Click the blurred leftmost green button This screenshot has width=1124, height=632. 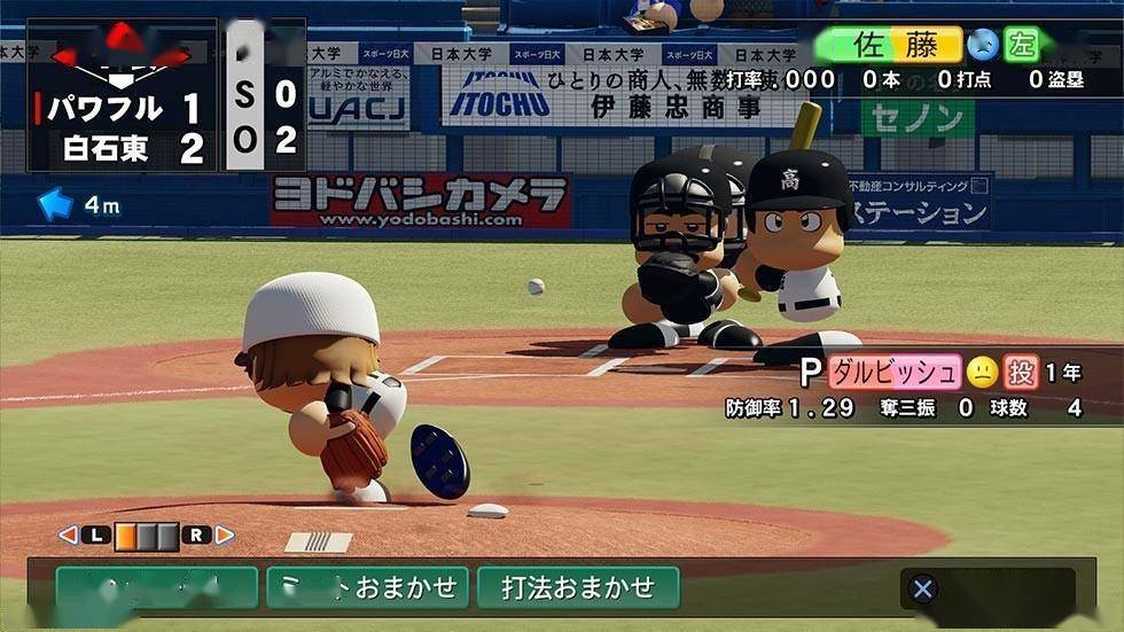(156, 588)
